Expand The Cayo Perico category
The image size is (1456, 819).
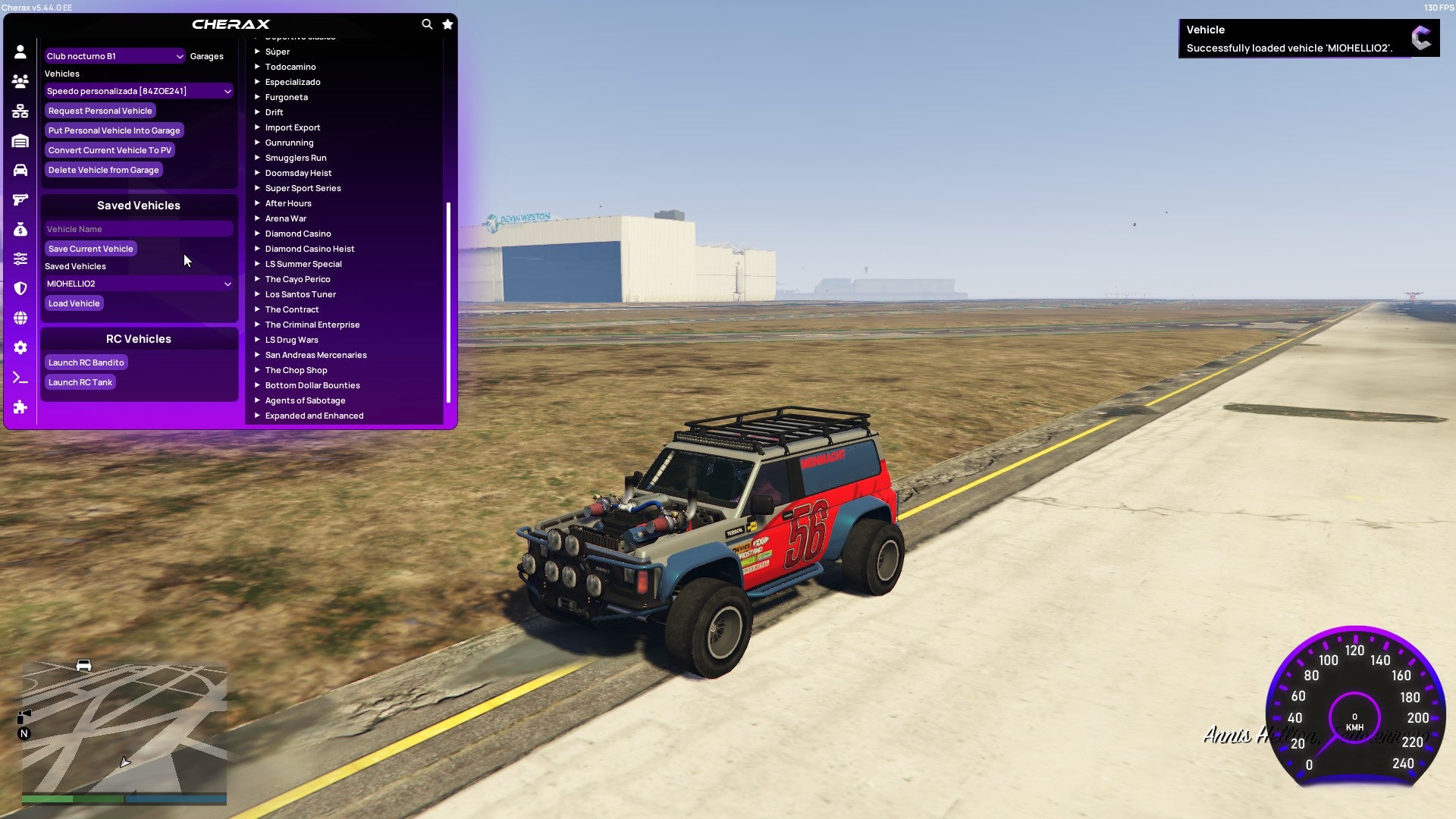coord(297,279)
